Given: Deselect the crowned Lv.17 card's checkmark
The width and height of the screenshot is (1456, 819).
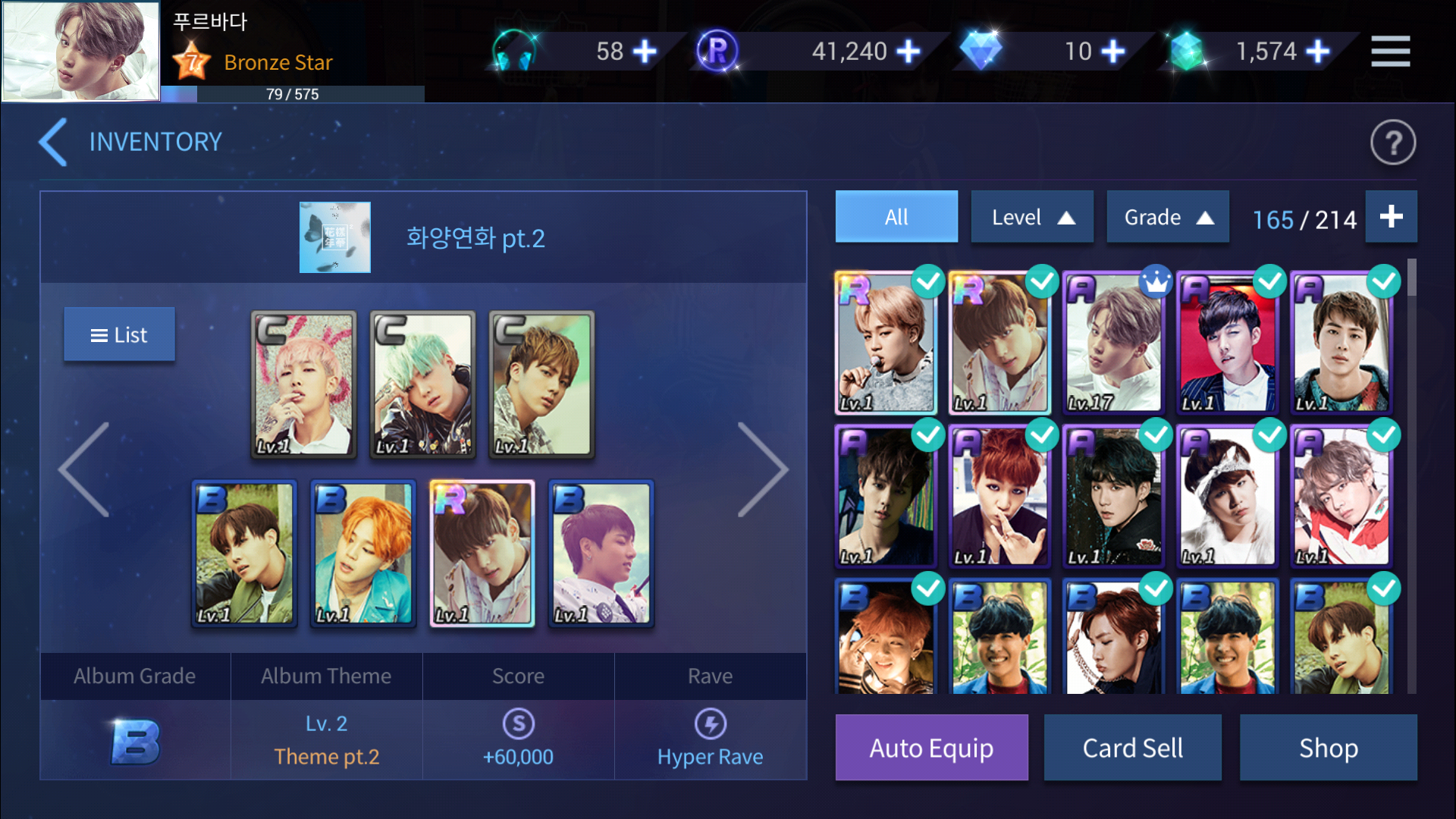Looking at the screenshot, I should 1156,281.
